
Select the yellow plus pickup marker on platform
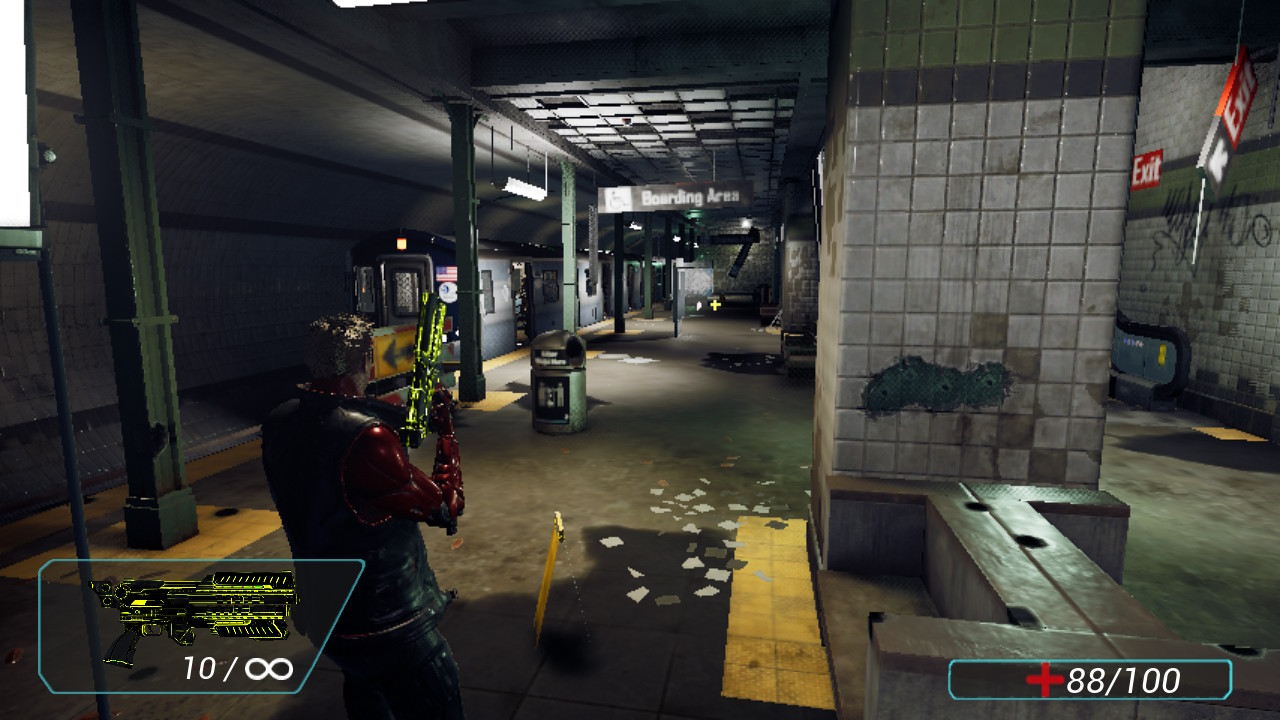[716, 303]
